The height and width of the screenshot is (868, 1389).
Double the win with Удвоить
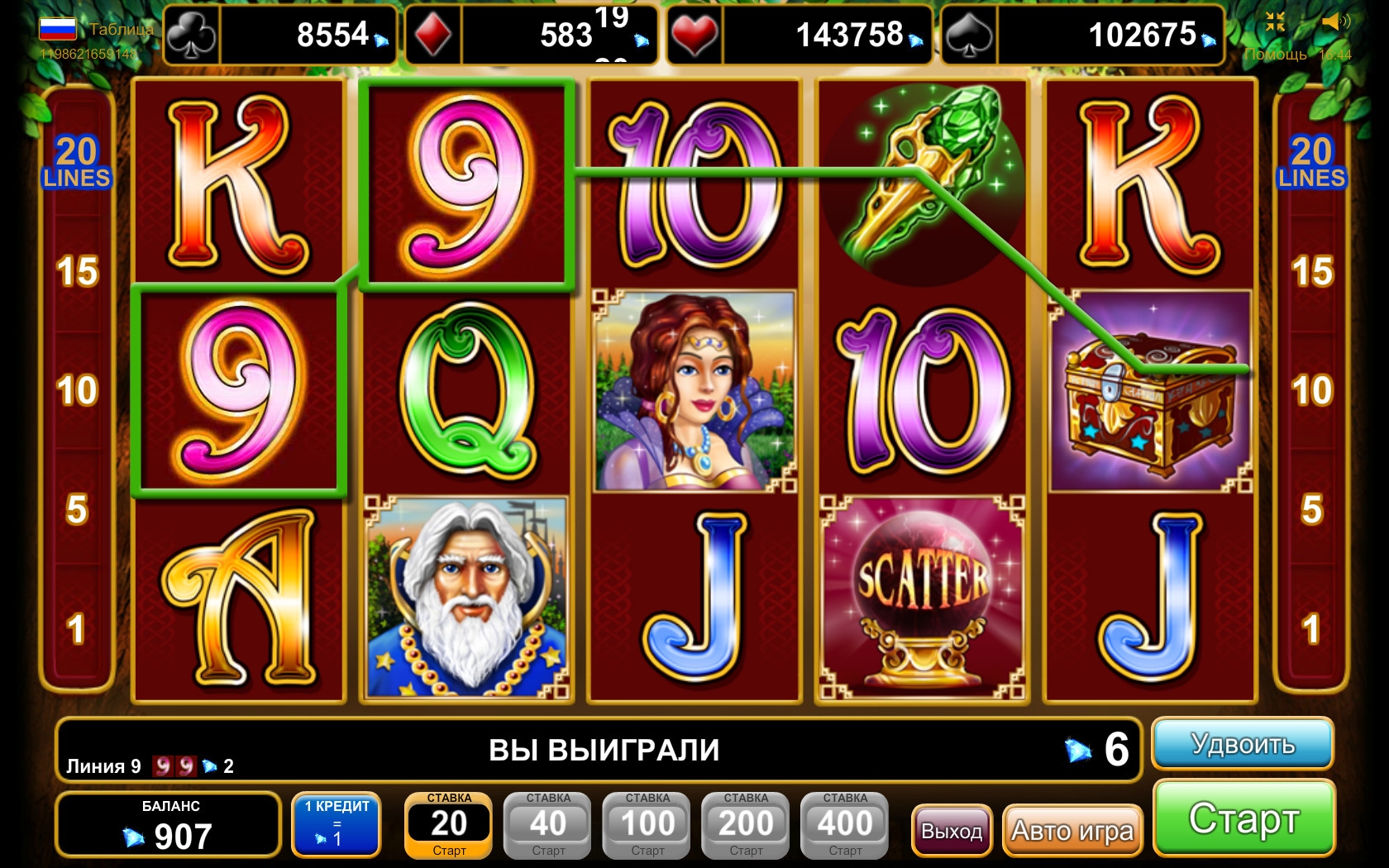(1242, 744)
